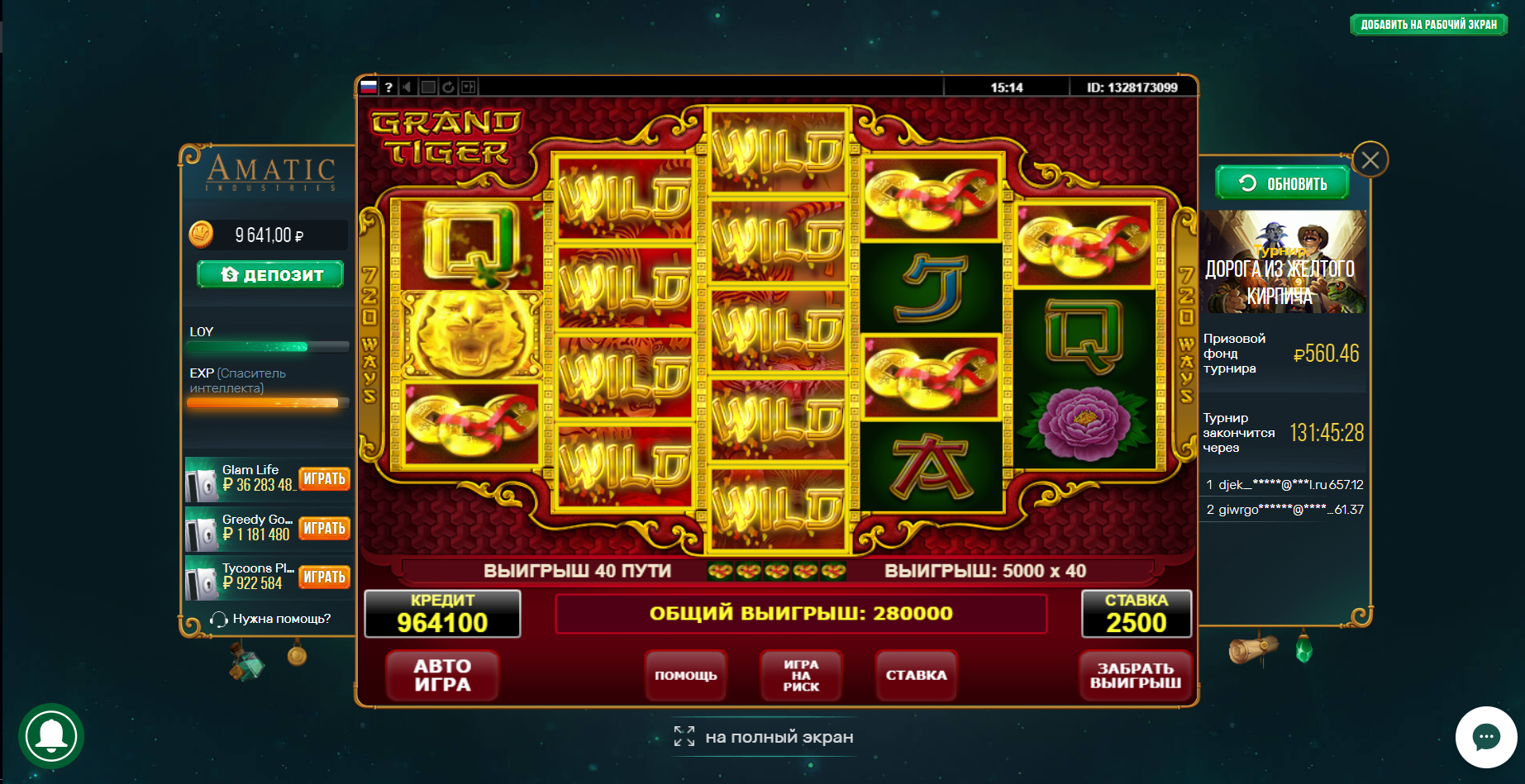Close the tournament side panel
1525x784 pixels.
(x=1370, y=159)
